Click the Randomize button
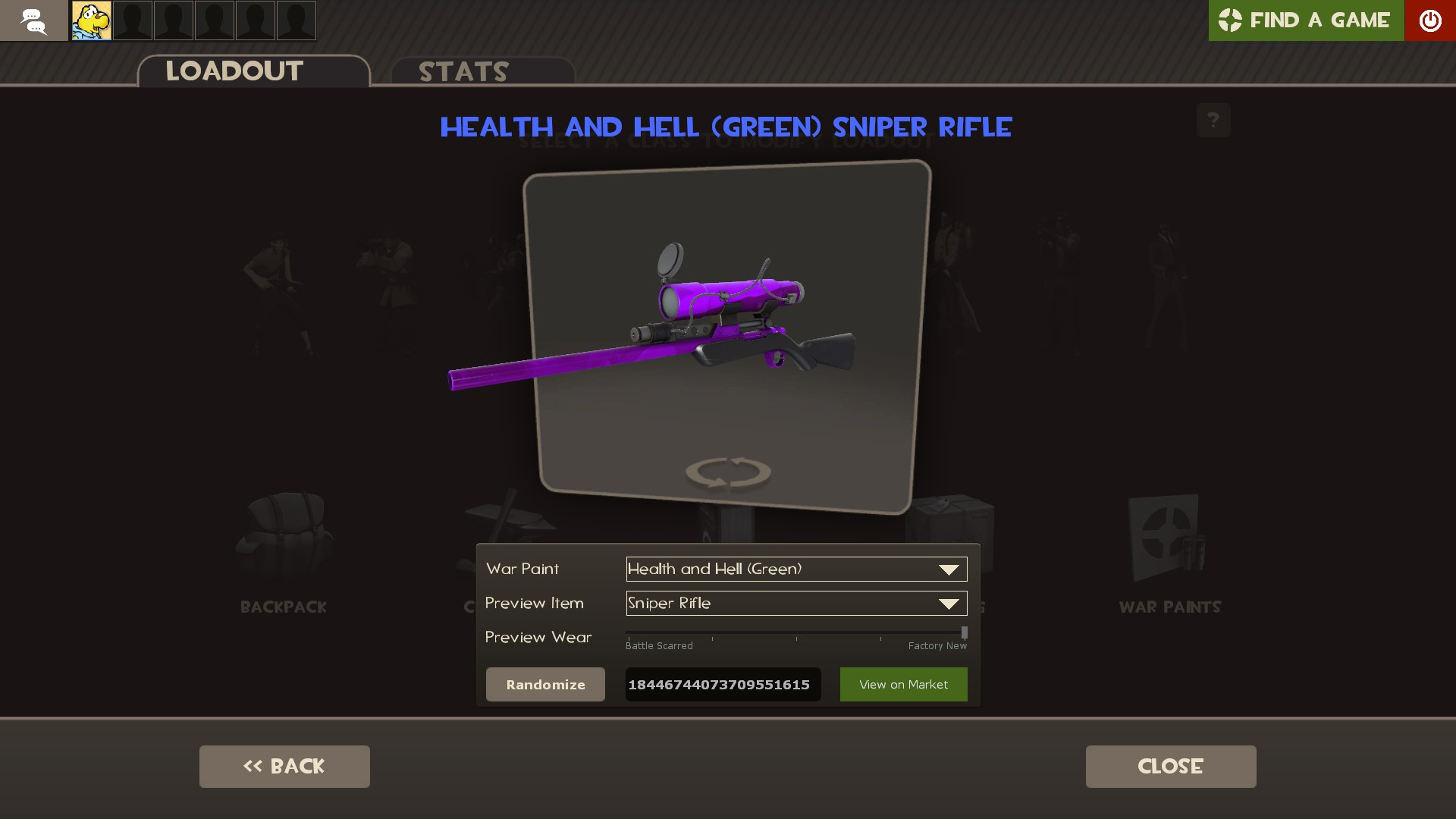1456x819 pixels. tap(545, 684)
